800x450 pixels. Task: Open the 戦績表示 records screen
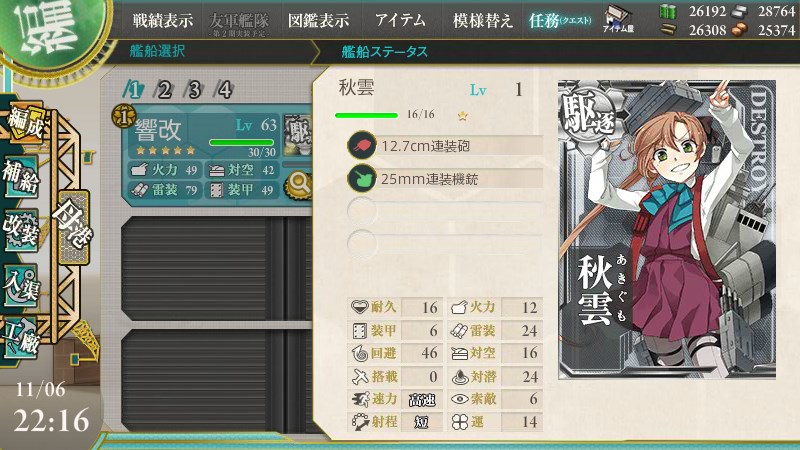tap(163, 20)
